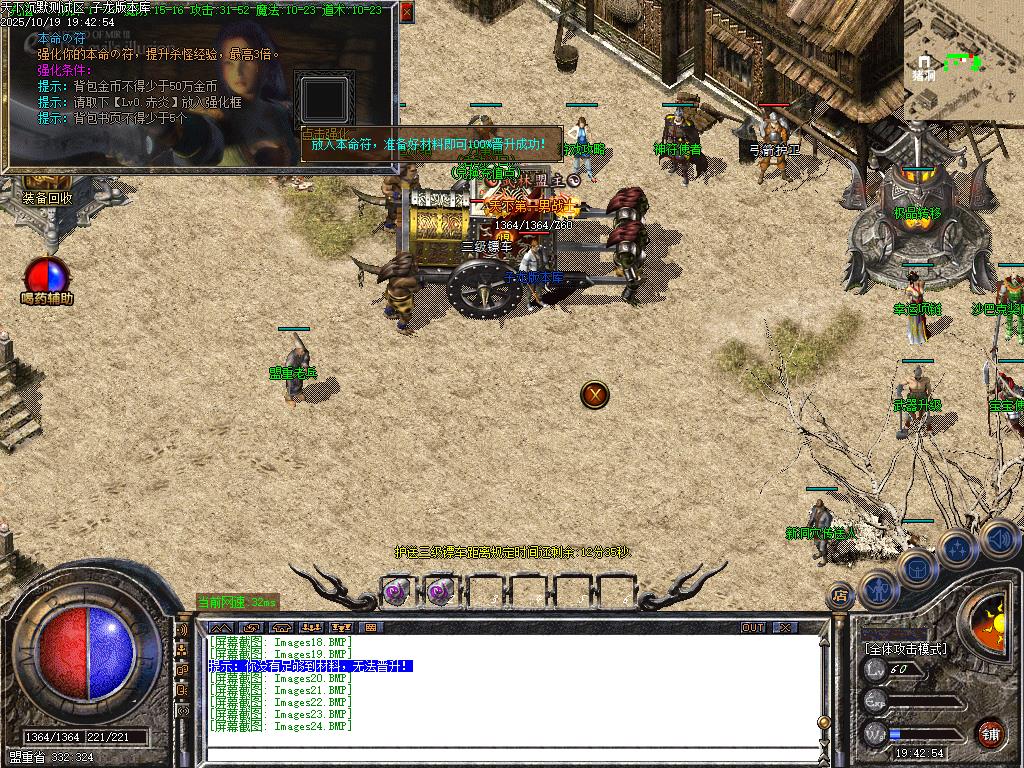Click the empty enhancement frame slot
This screenshot has width=1024, height=768.
pyautogui.click(x=325, y=99)
